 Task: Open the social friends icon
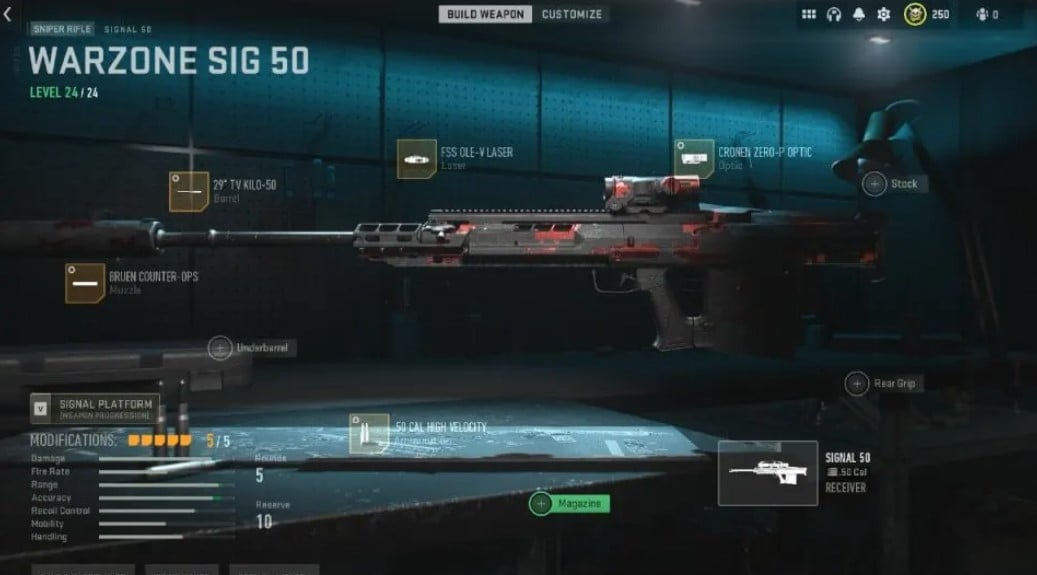tap(985, 15)
